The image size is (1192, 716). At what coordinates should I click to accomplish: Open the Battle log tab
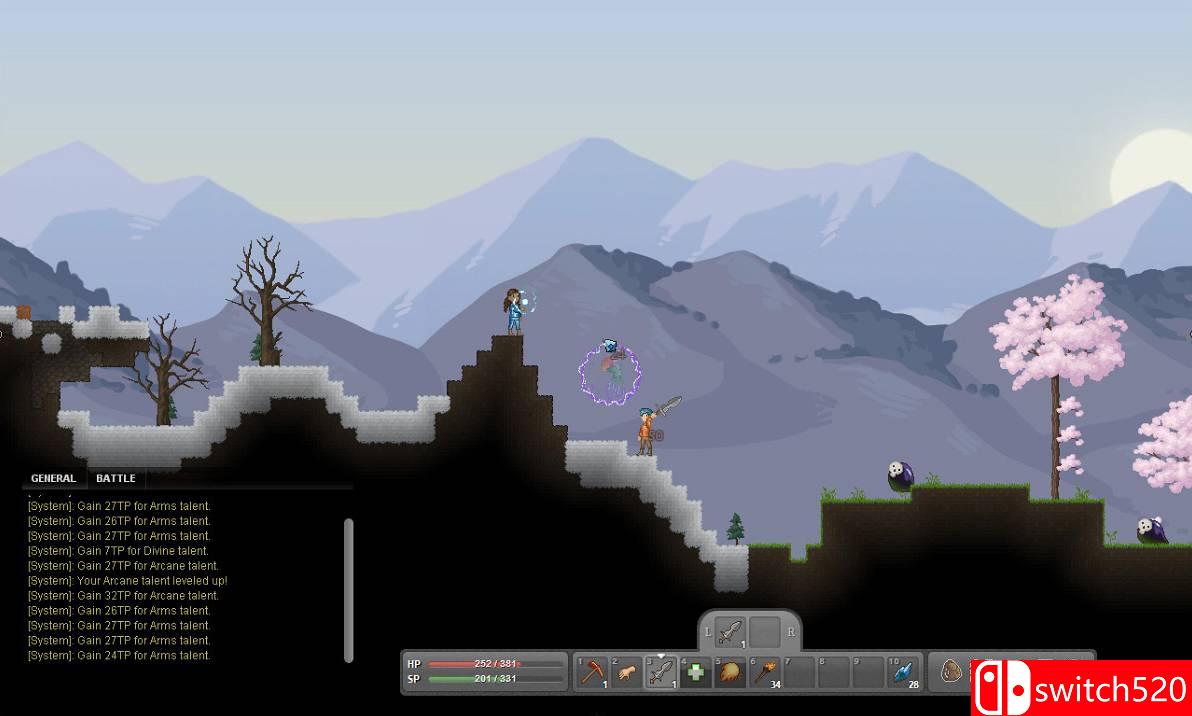115,478
